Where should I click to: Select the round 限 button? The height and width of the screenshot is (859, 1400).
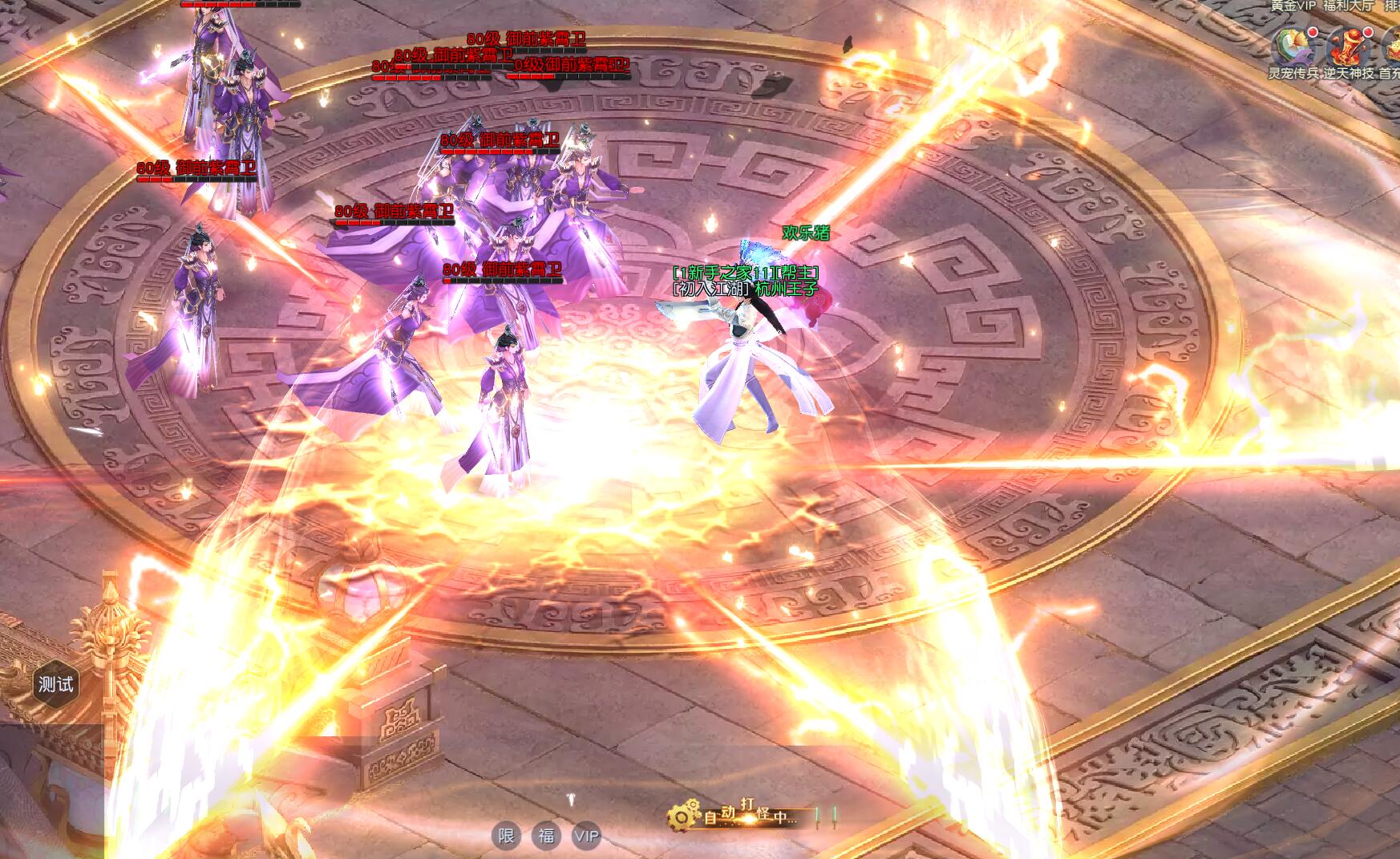click(506, 837)
